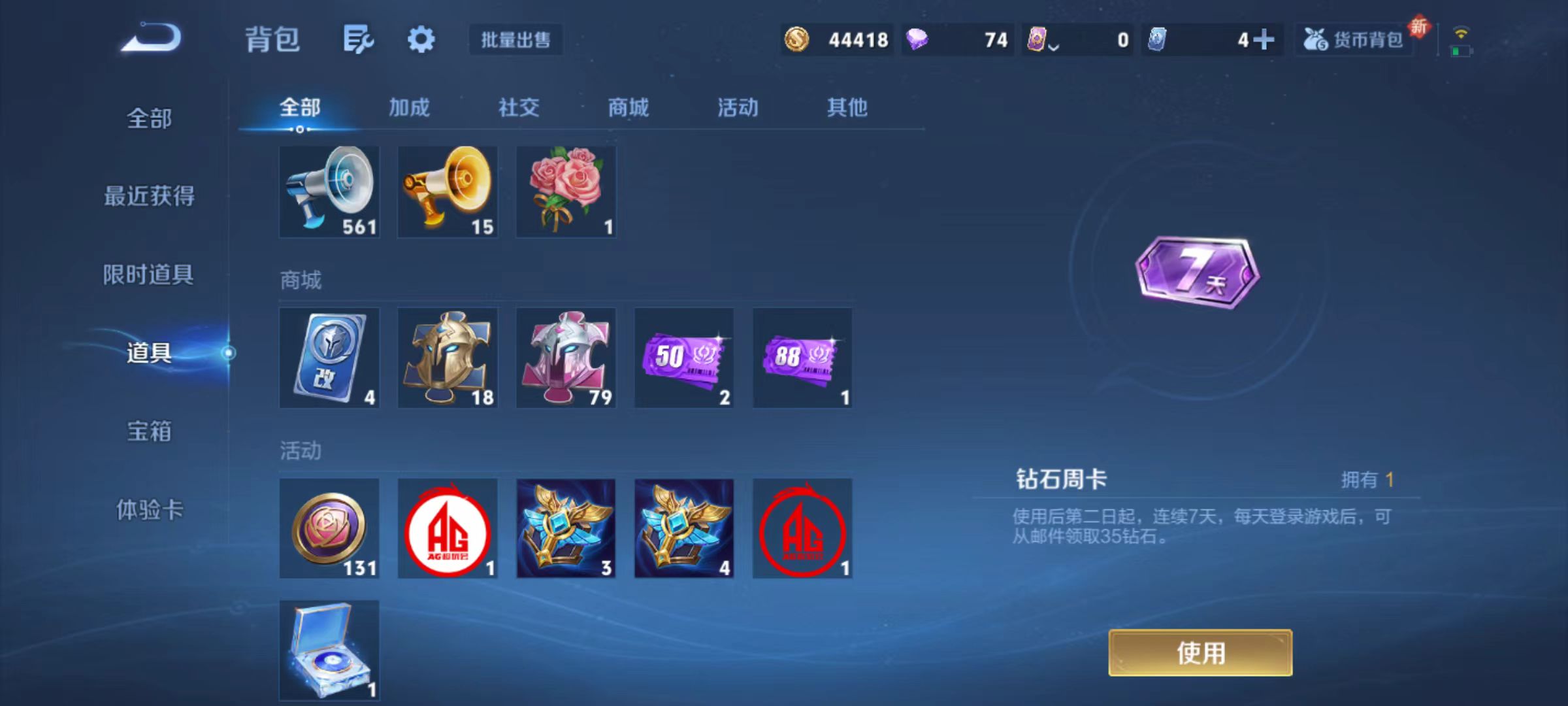Screen dimensions: 1568x706
Task: Select 宝箱 in the left sidebar
Action: coord(149,431)
